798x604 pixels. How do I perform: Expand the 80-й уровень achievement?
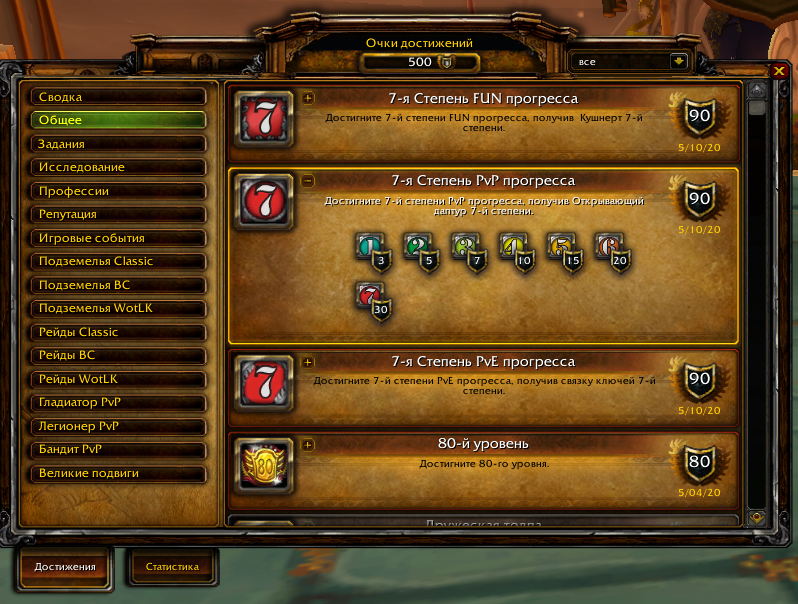(308, 444)
